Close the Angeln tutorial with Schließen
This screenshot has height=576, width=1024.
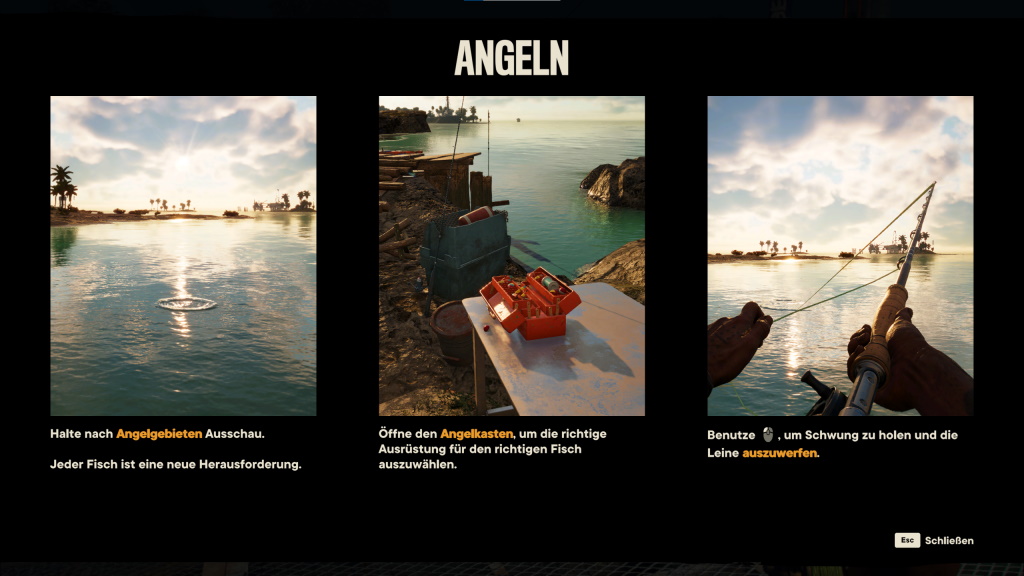click(x=934, y=540)
